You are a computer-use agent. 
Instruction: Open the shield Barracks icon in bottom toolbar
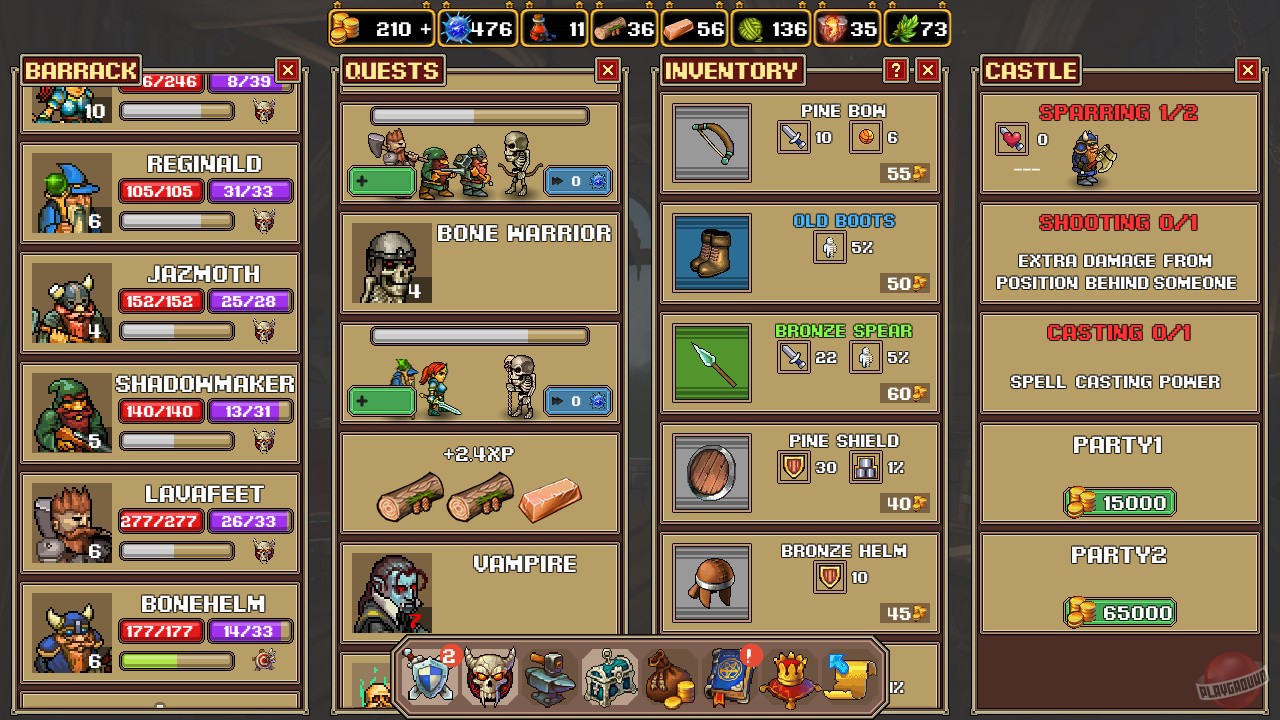[428, 674]
